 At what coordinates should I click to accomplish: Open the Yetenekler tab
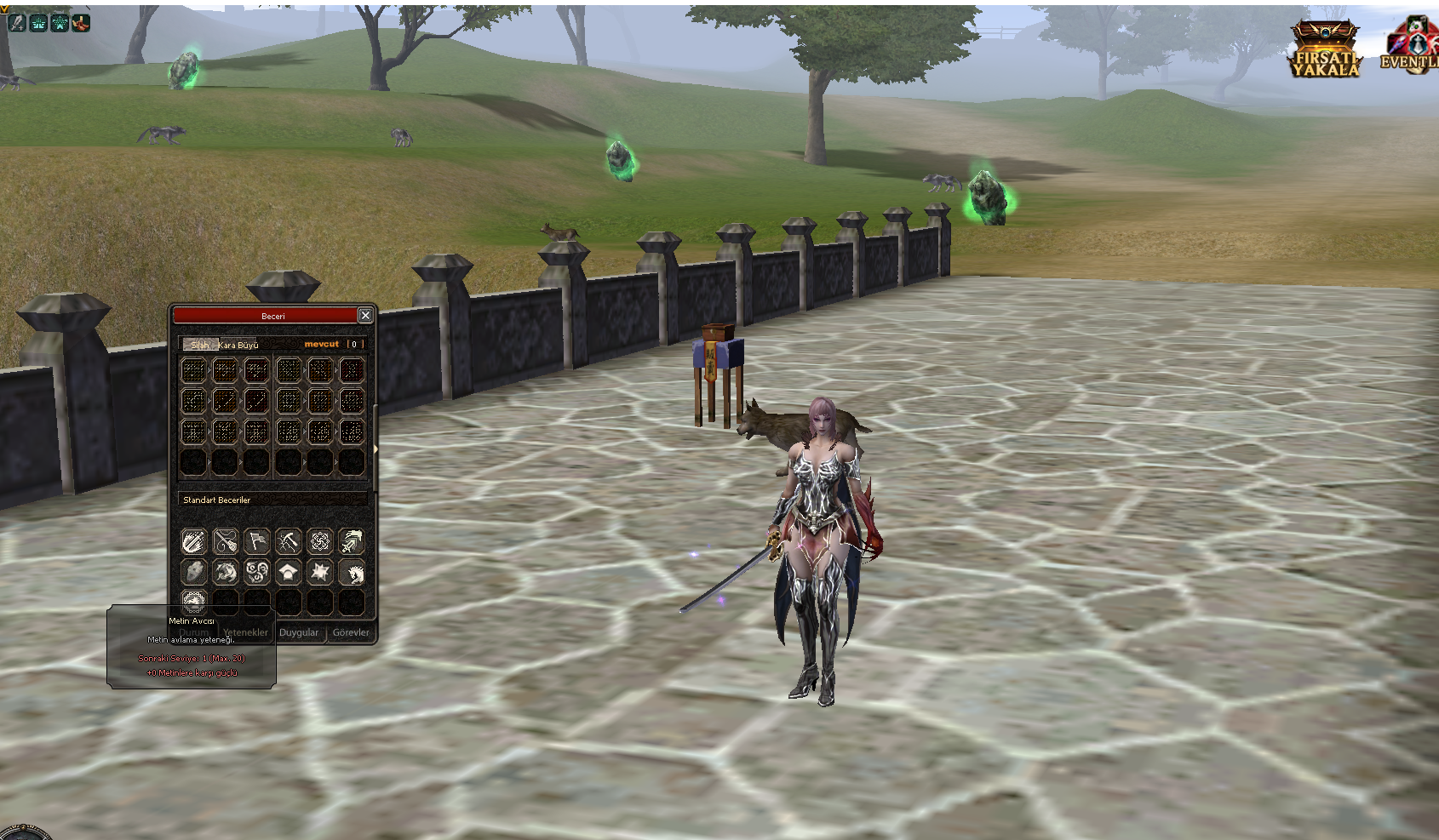(x=246, y=632)
